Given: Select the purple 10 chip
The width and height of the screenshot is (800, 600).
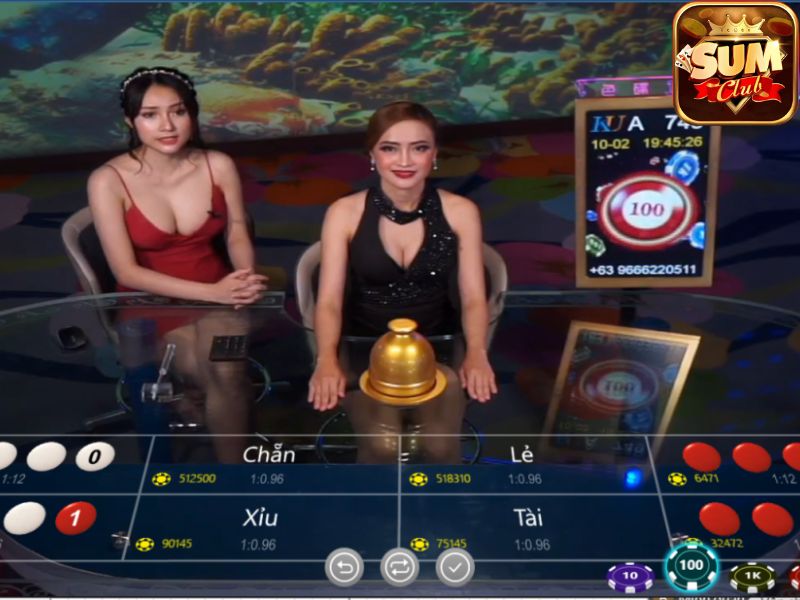Looking at the screenshot, I should click(630, 577).
